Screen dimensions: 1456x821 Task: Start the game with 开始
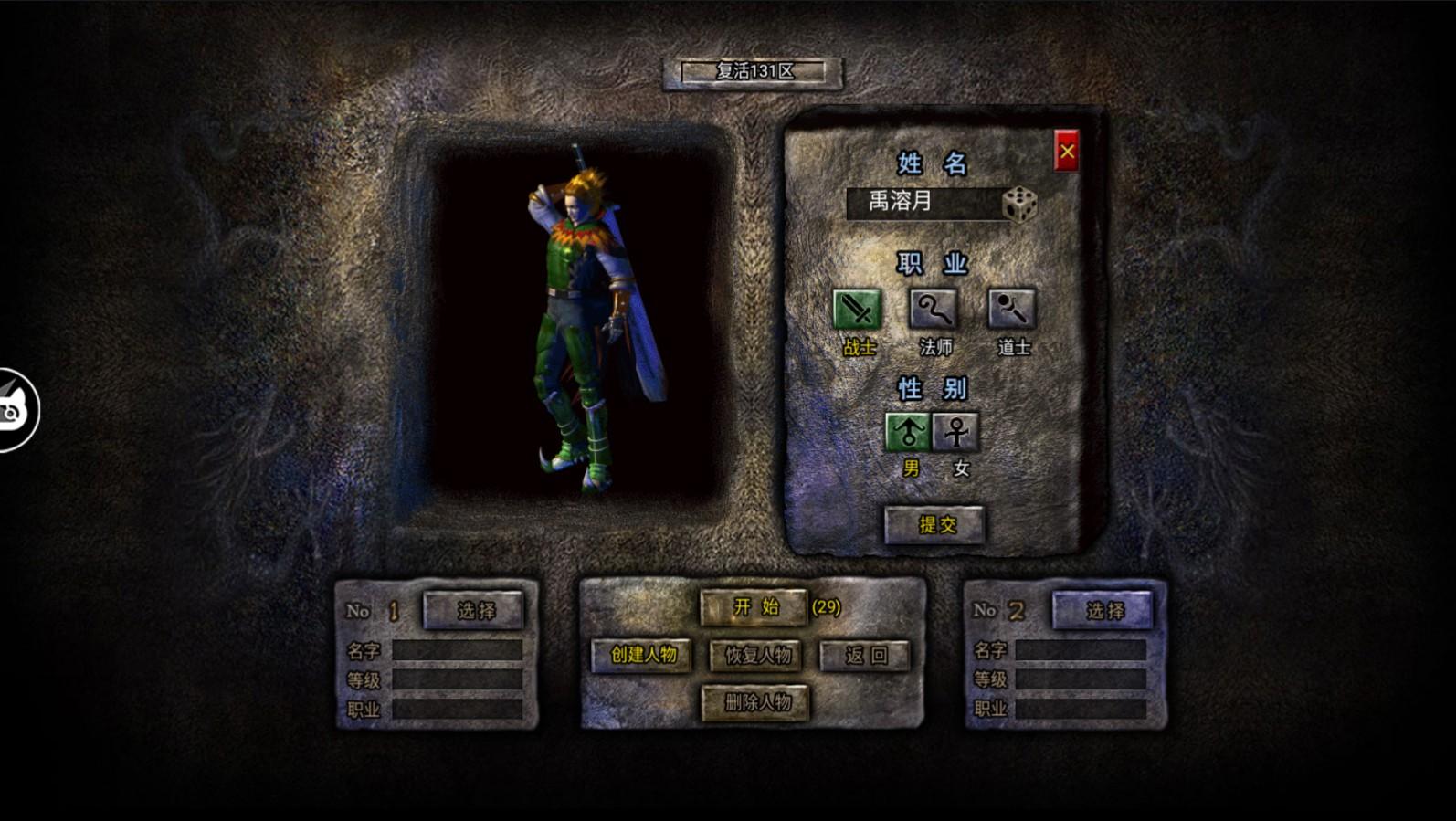click(x=754, y=607)
